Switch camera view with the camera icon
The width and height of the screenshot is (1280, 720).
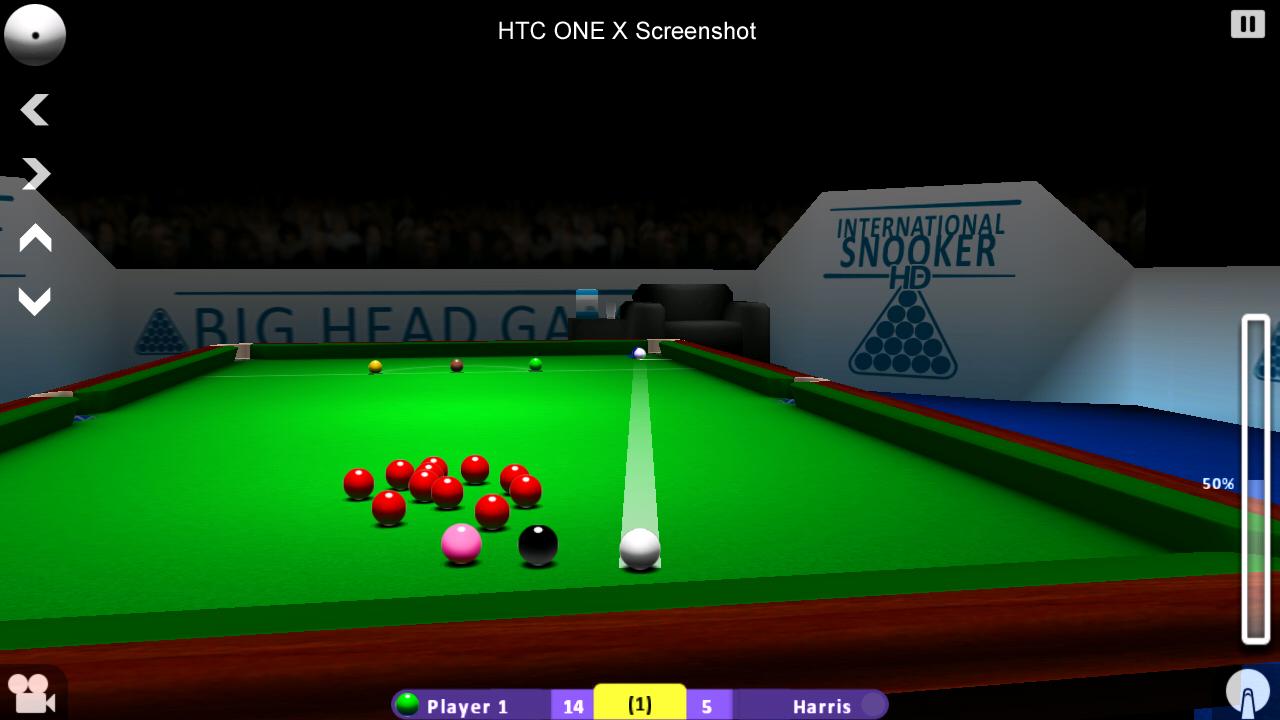click(x=30, y=693)
